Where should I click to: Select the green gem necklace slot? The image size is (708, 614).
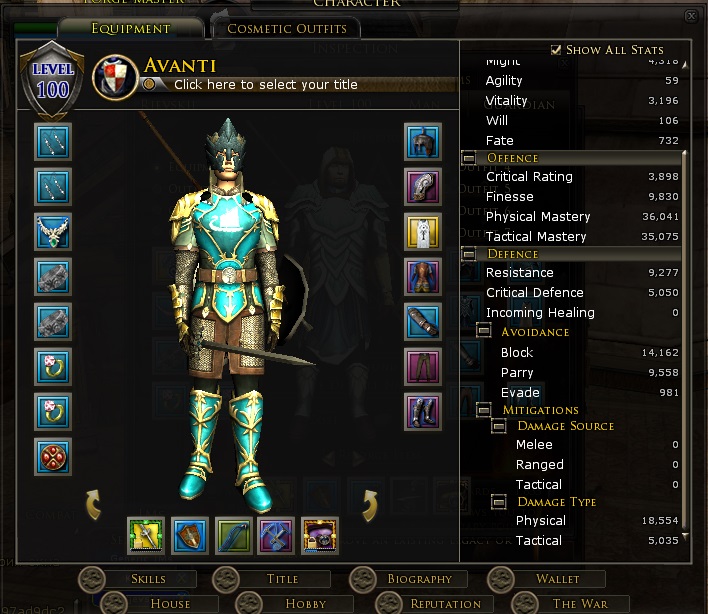(x=53, y=231)
